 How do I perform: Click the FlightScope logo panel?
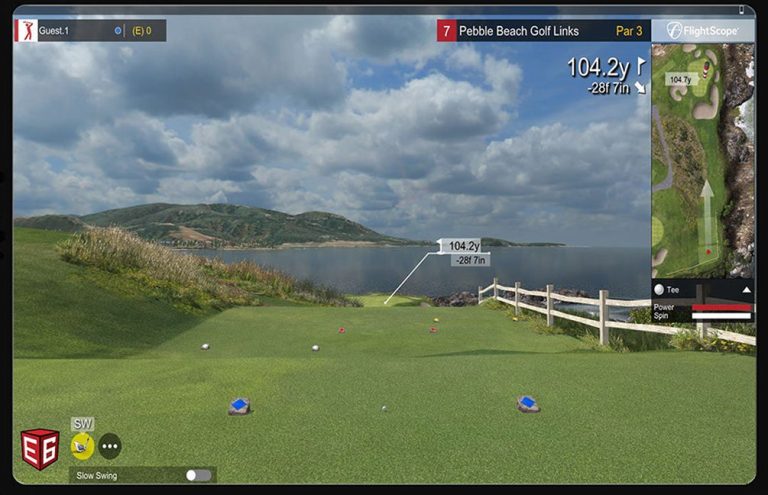pyautogui.click(x=702, y=31)
